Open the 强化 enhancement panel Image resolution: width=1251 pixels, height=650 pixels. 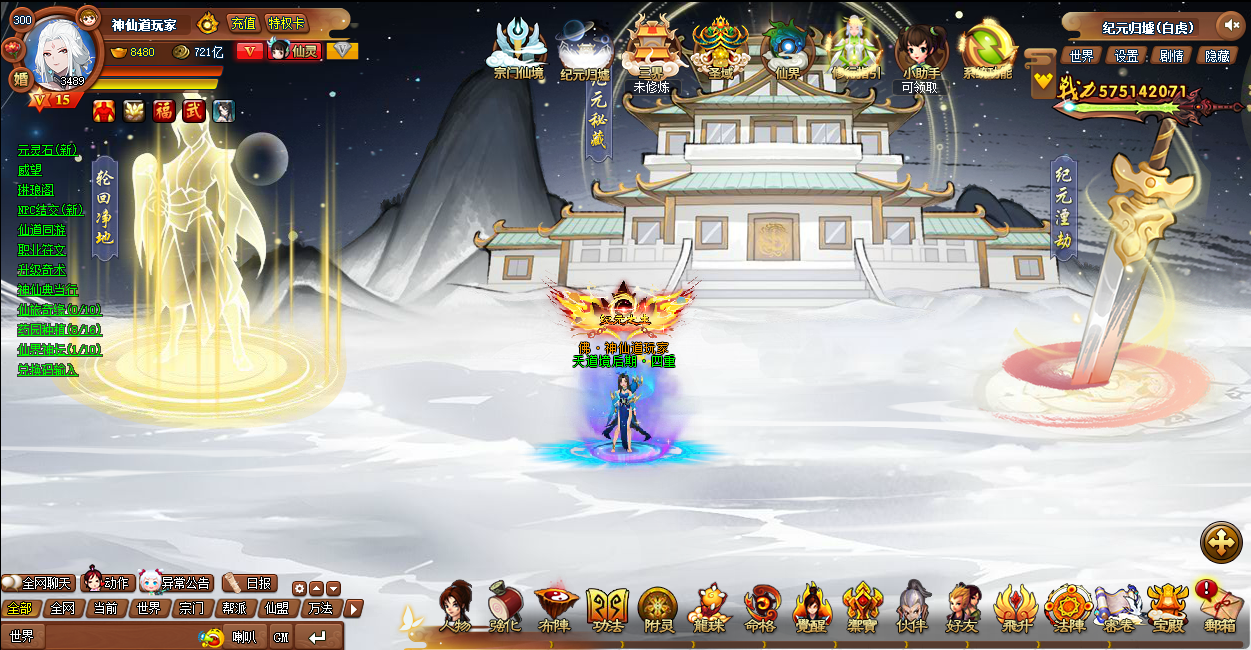click(505, 607)
